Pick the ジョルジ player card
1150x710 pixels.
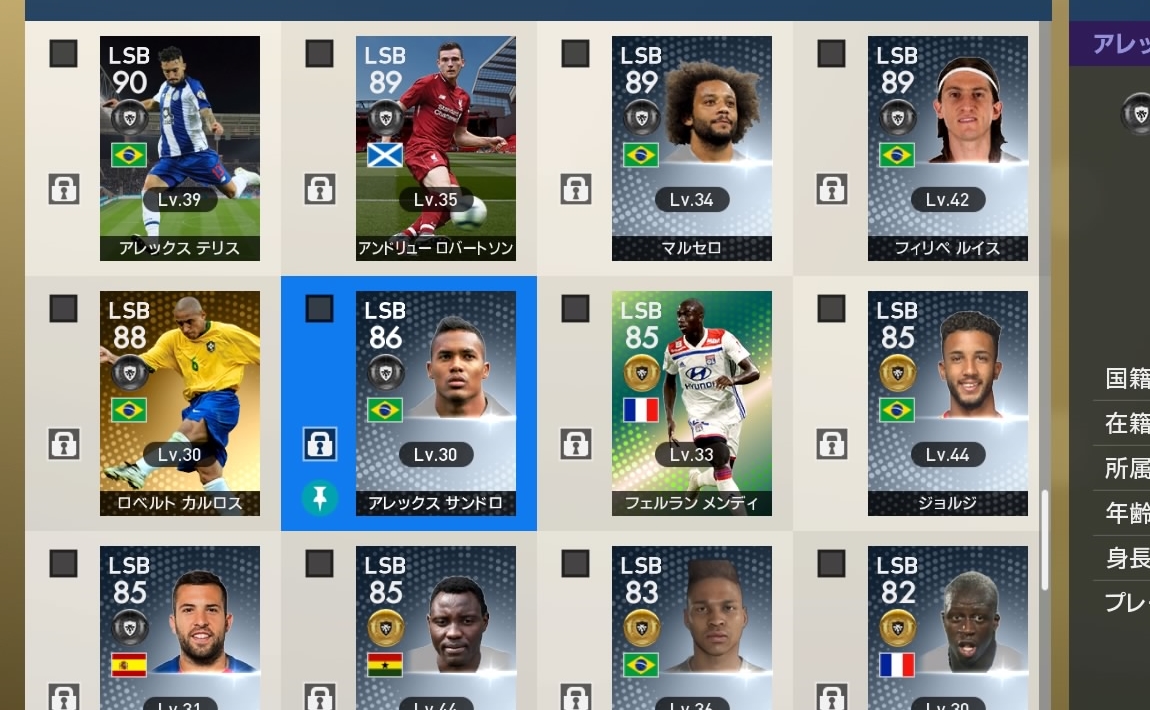pos(948,403)
